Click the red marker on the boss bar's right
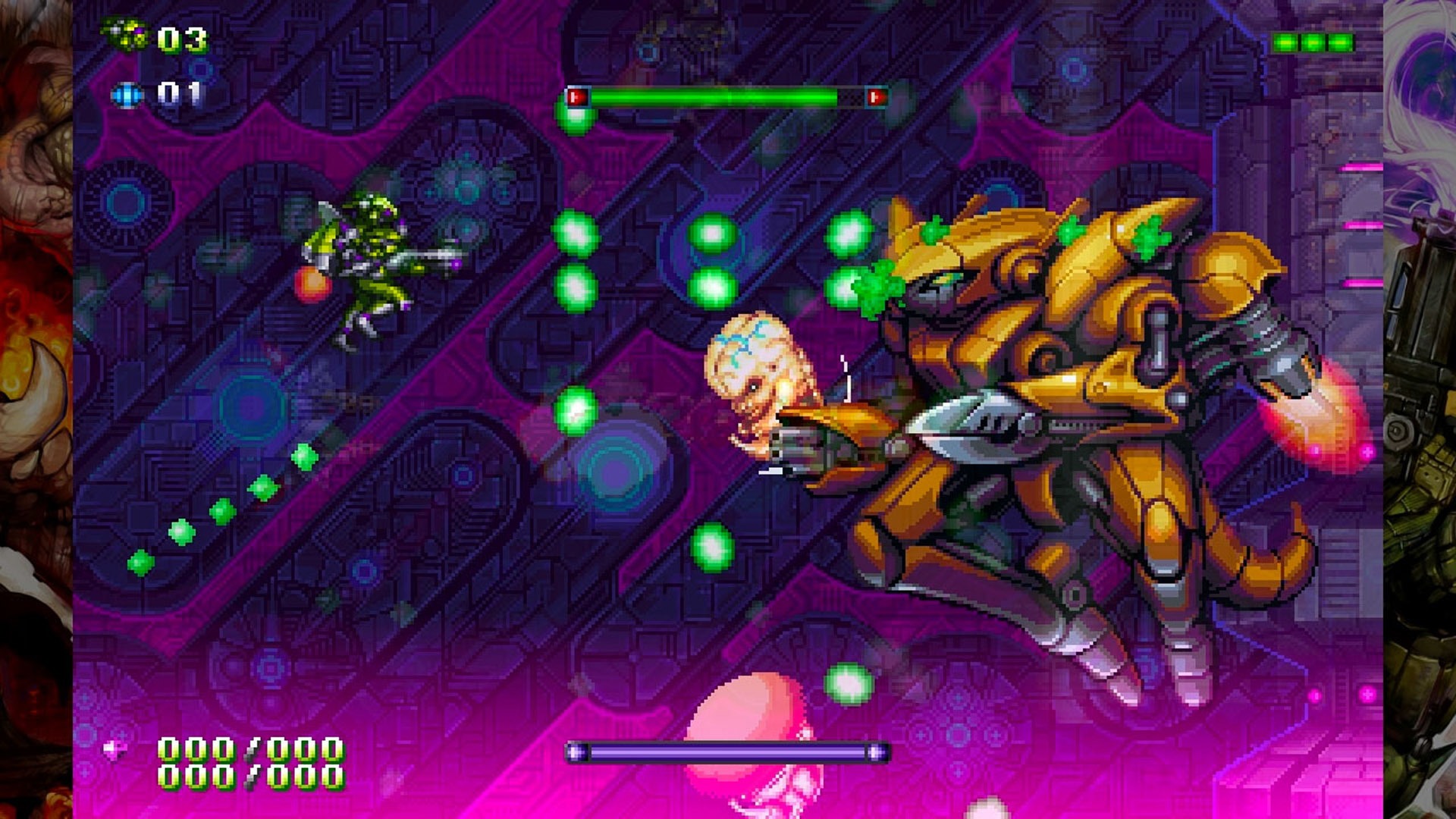 point(877,97)
